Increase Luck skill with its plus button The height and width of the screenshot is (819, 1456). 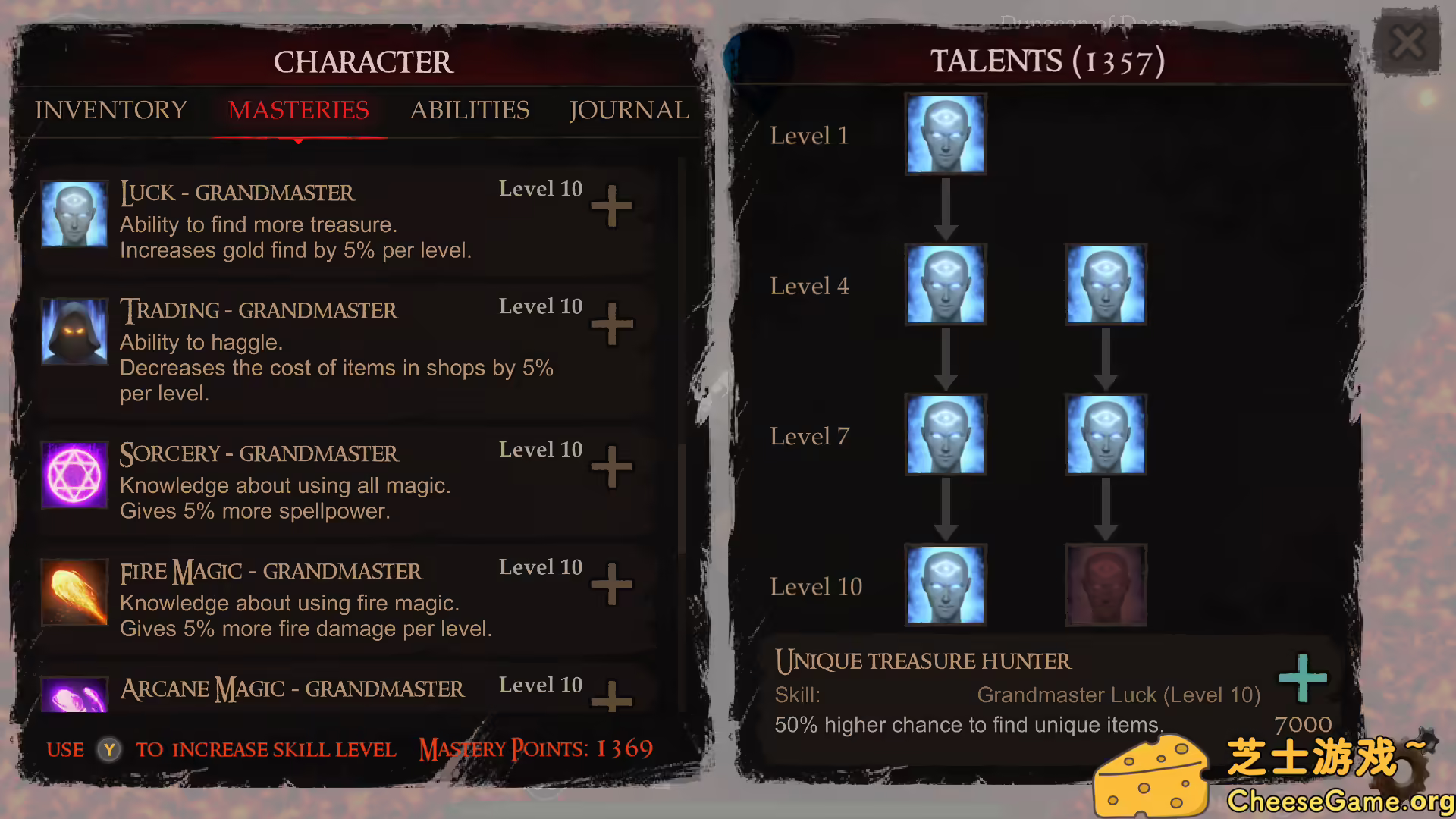click(x=613, y=206)
